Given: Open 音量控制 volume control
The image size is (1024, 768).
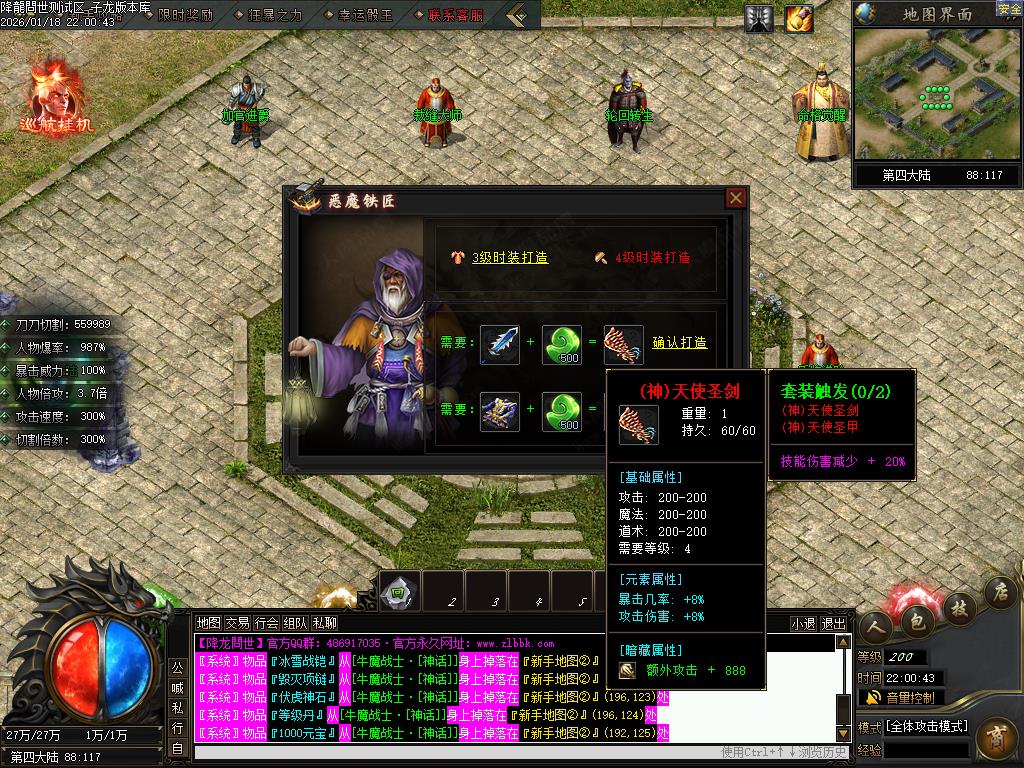Looking at the screenshot, I should click(x=901, y=697).
